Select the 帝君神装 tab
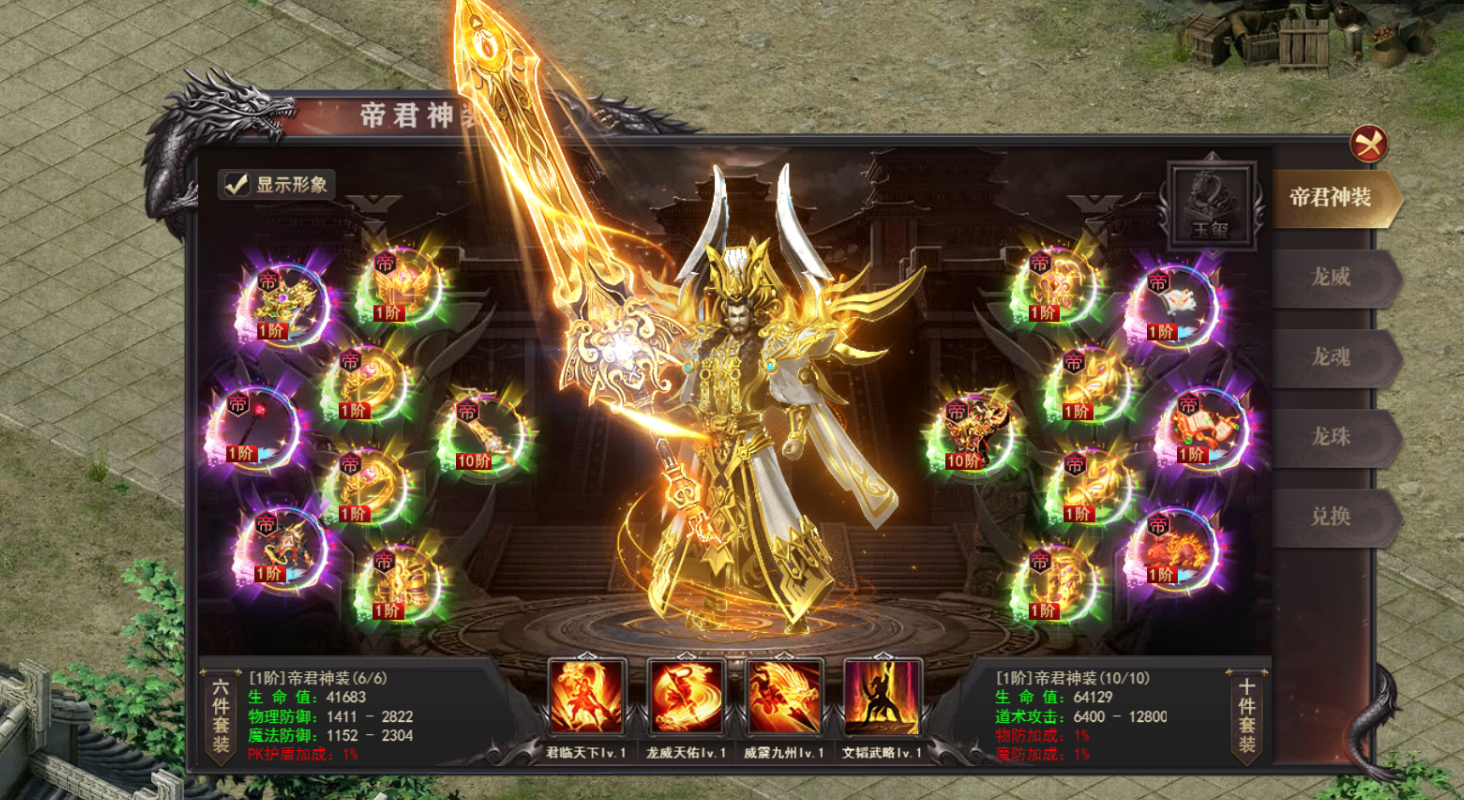Screen dimensions: 1464x800 (x=1331, y=197)
